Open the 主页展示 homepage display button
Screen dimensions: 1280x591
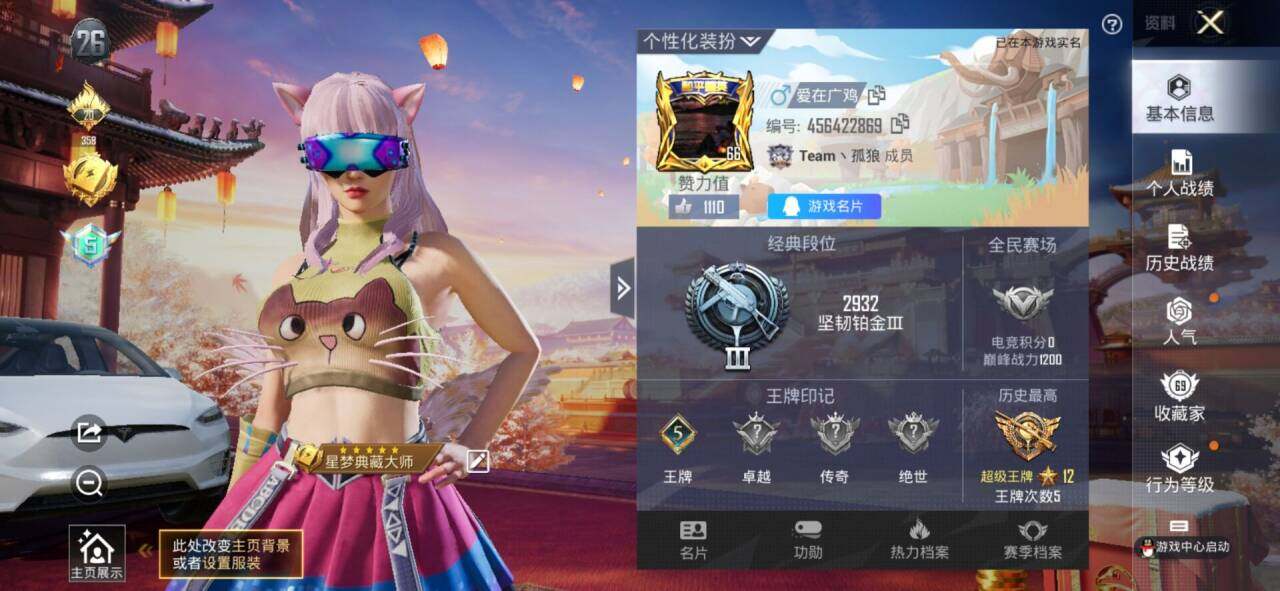pos(97,554)
